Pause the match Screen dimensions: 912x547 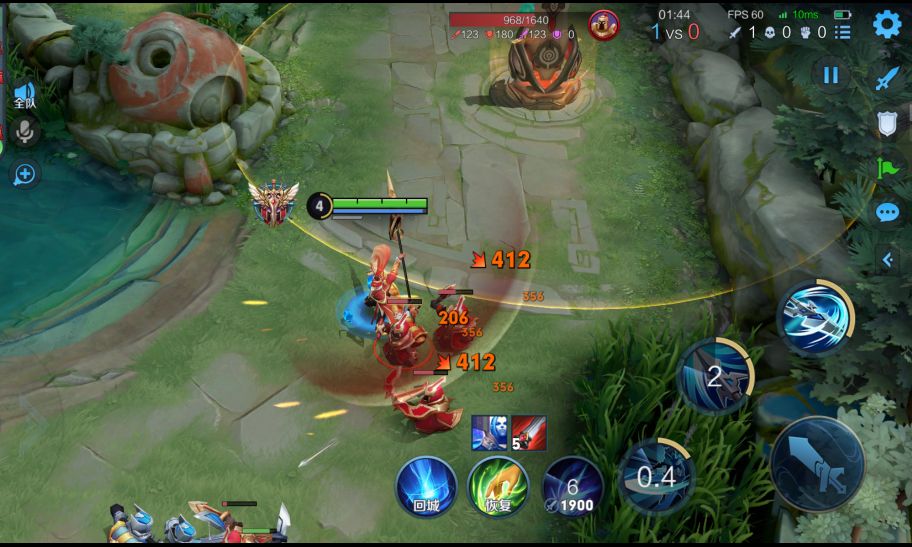click(830, 75)
